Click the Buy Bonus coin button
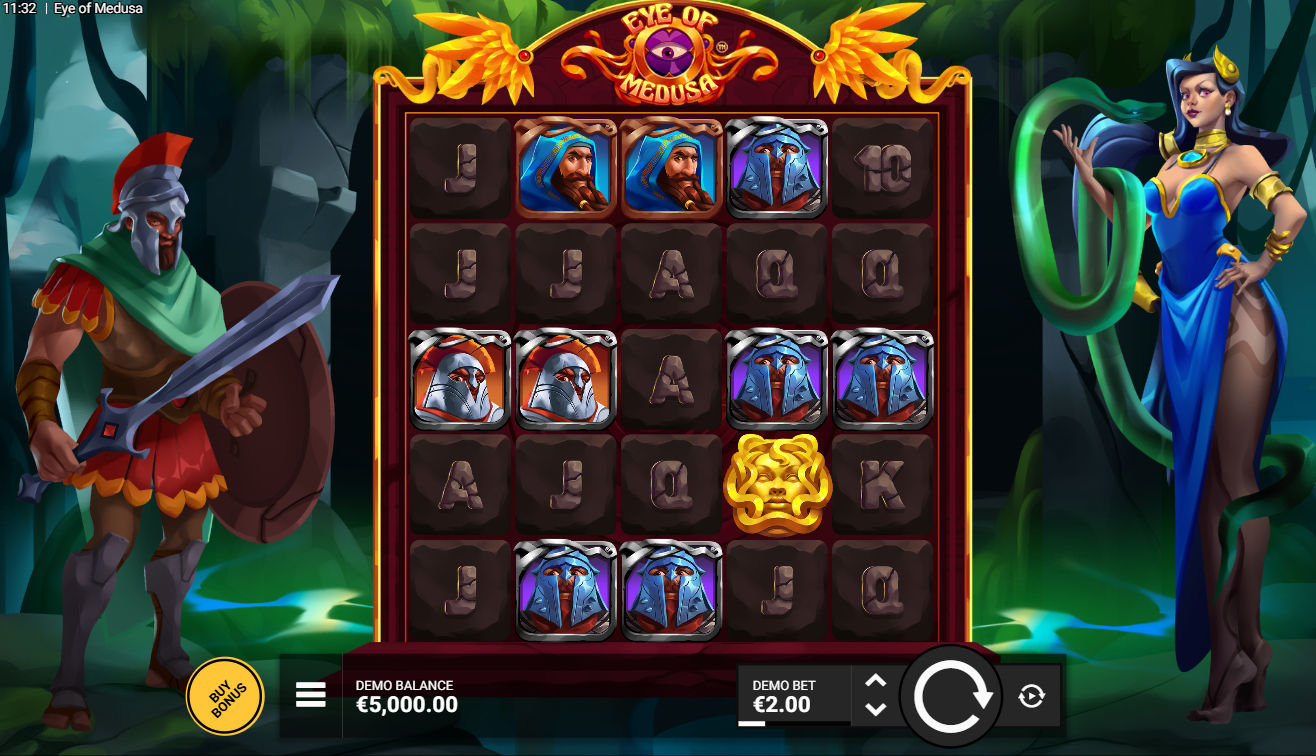 click(x=226, y=694)
